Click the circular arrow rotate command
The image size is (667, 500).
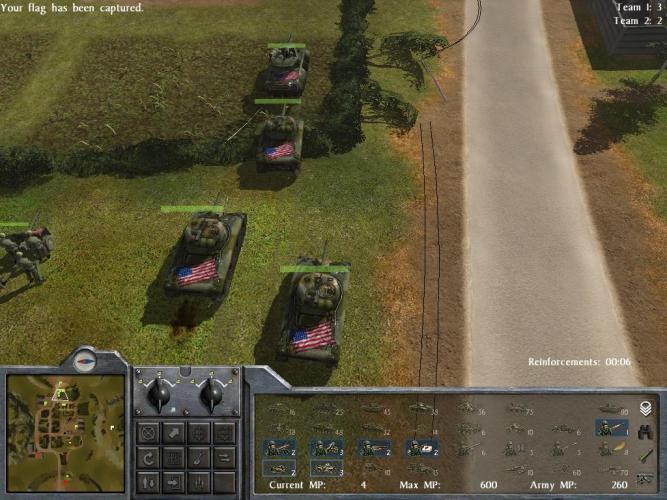point(149,457)
